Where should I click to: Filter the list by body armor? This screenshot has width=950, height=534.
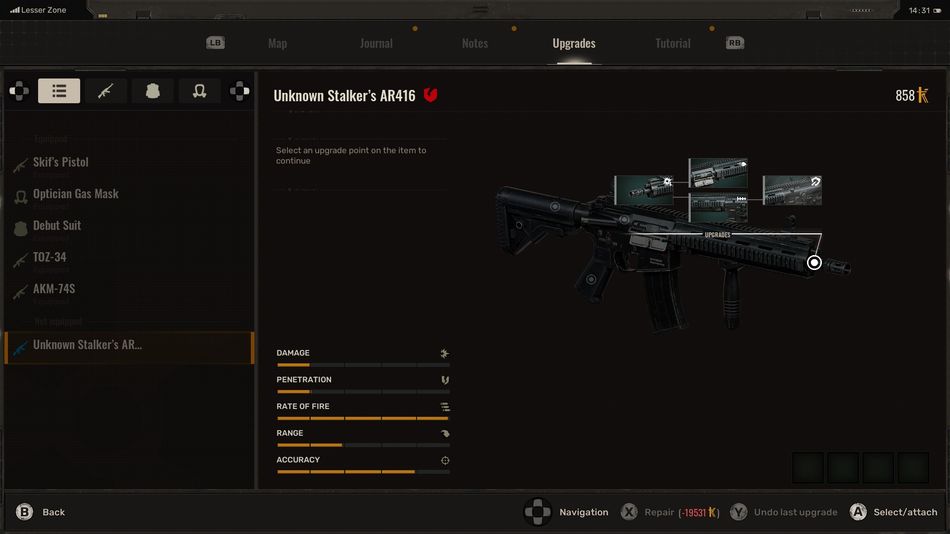(x=152, y=91)
